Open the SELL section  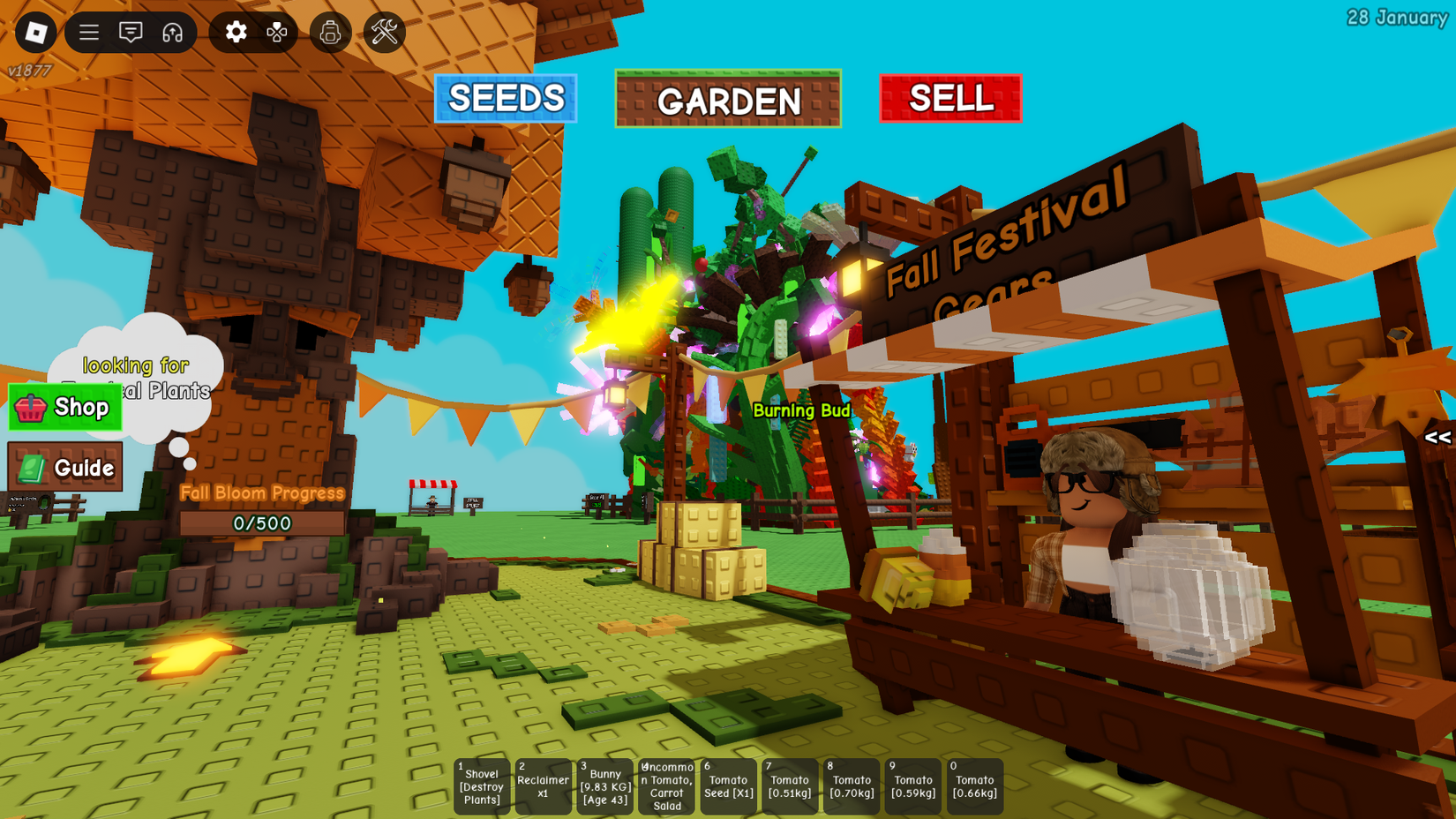(x=949, y=98)
